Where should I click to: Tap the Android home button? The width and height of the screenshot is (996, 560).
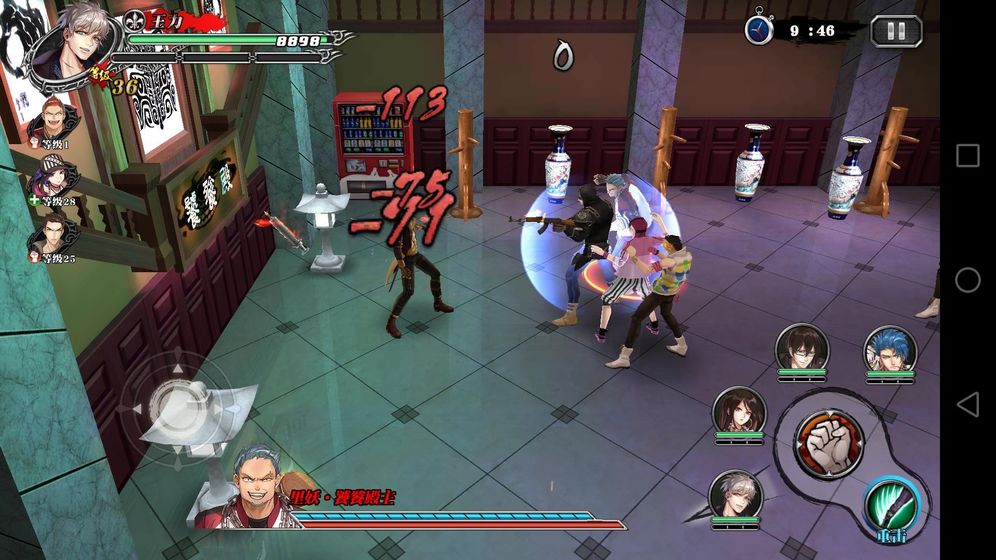pos(967,280)
